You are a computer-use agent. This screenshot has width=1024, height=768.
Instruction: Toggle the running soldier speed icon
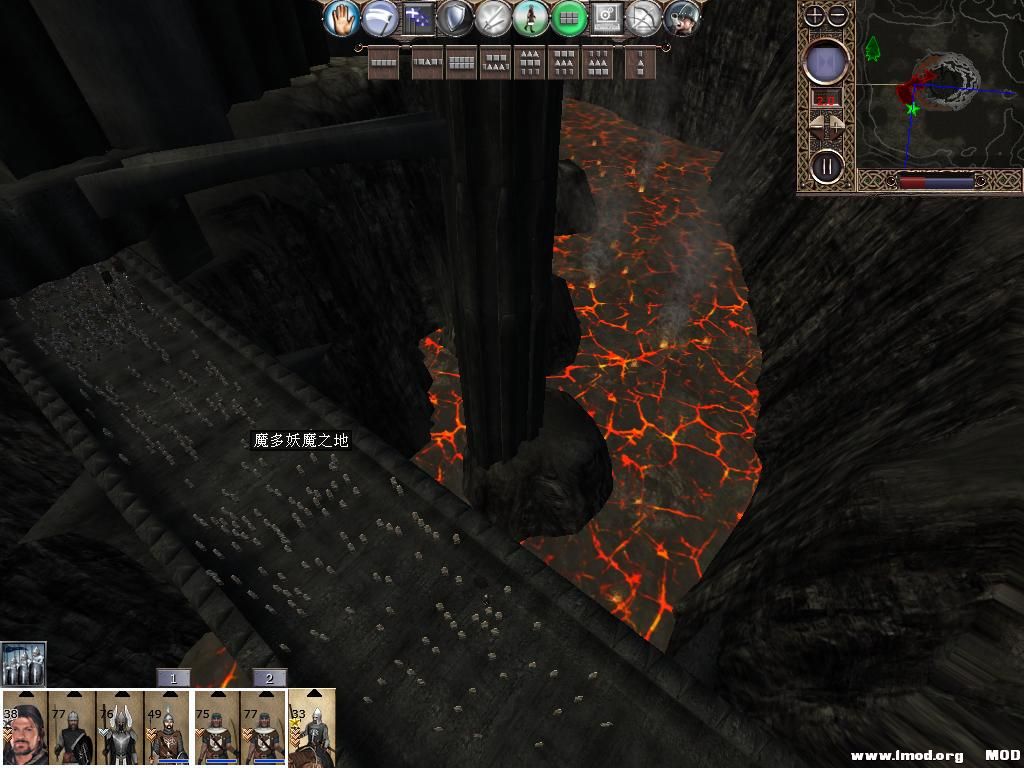click(x=531, y=18)
